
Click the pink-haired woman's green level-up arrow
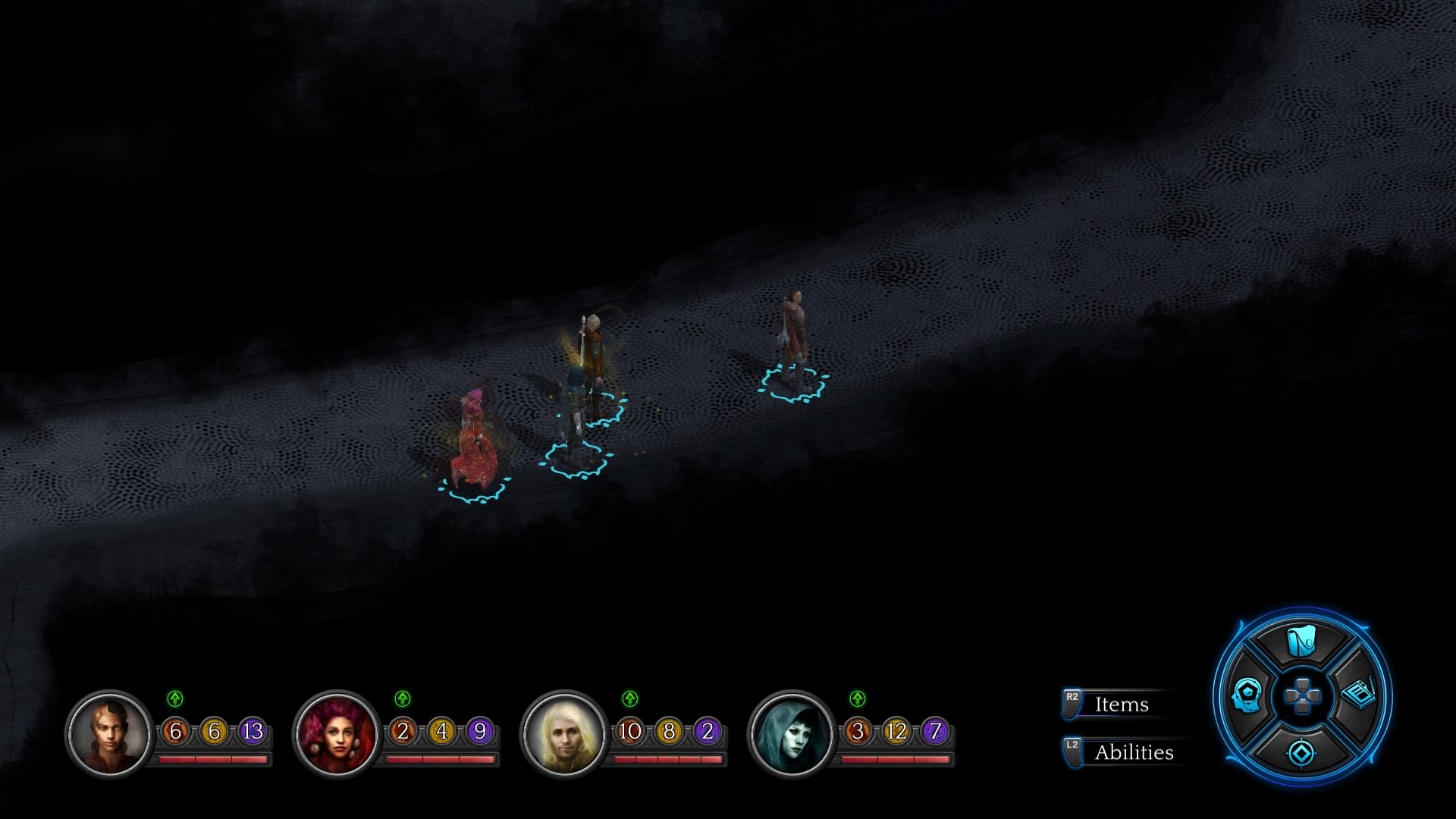403,698
